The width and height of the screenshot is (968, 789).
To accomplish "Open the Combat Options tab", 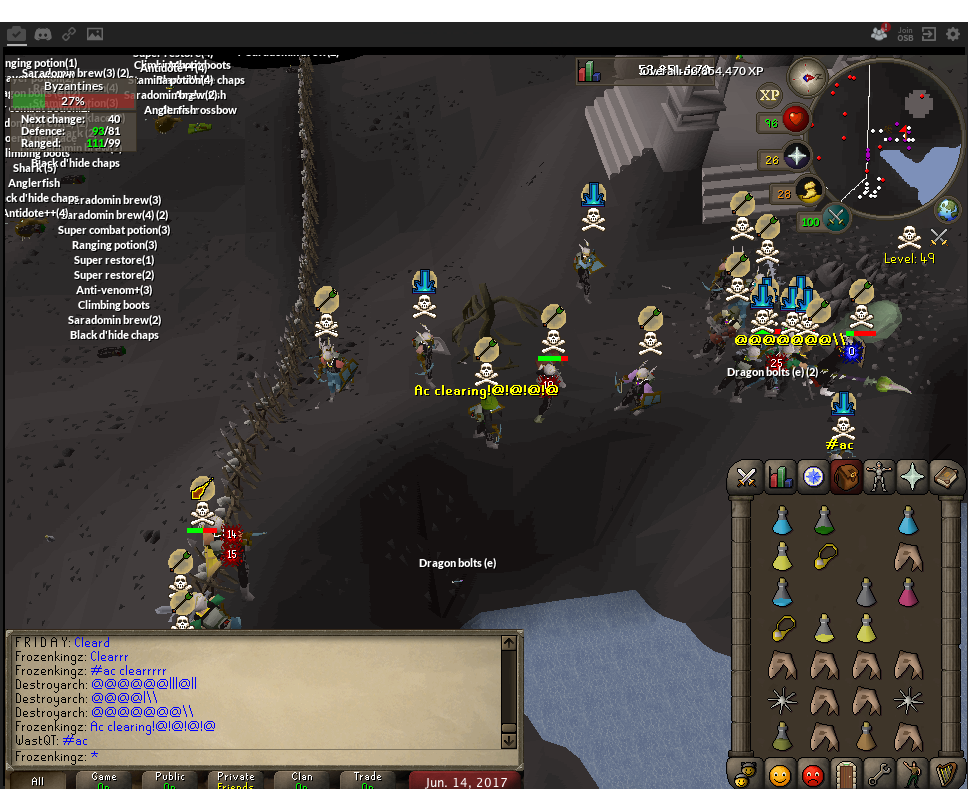I will click(746, 478).
